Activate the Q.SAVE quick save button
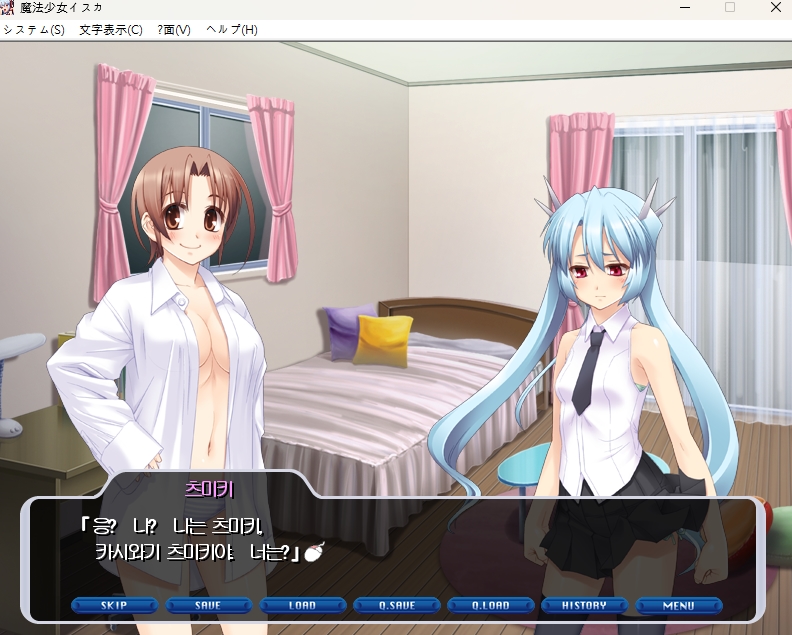Screen dimensions: 792x635 (396, 605)
